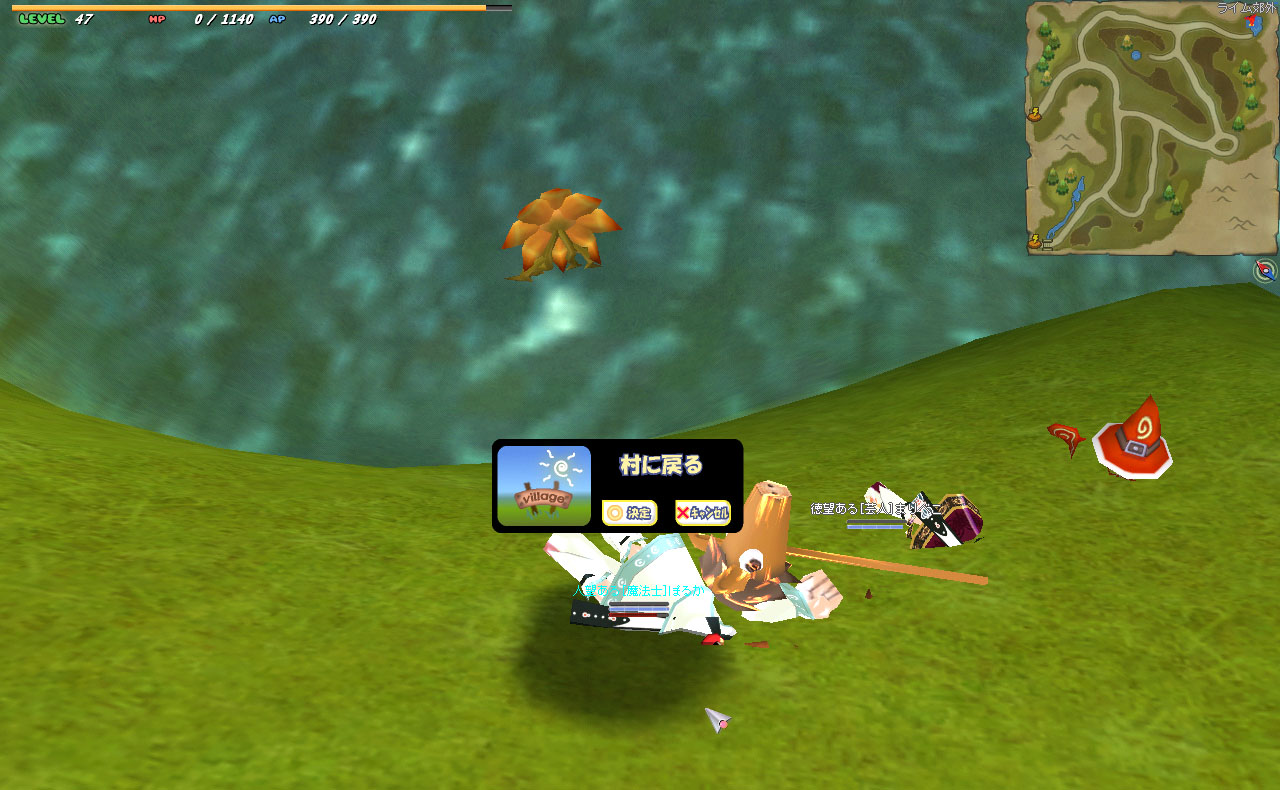
Task: Select the lightning warp marker beside the stairs
Action: point(1034,241)
